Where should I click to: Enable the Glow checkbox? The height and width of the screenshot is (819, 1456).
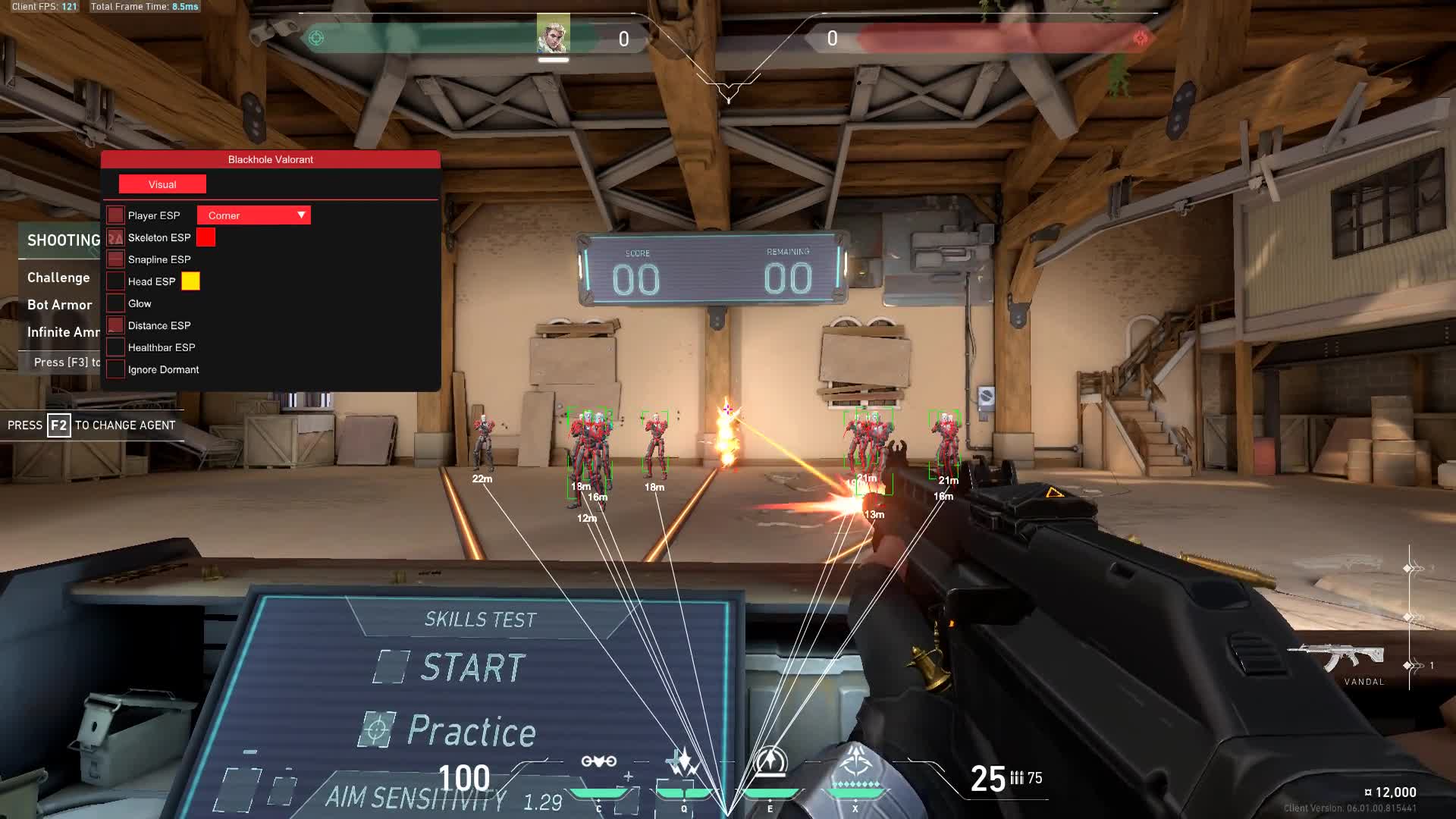(x=115, y=303)
